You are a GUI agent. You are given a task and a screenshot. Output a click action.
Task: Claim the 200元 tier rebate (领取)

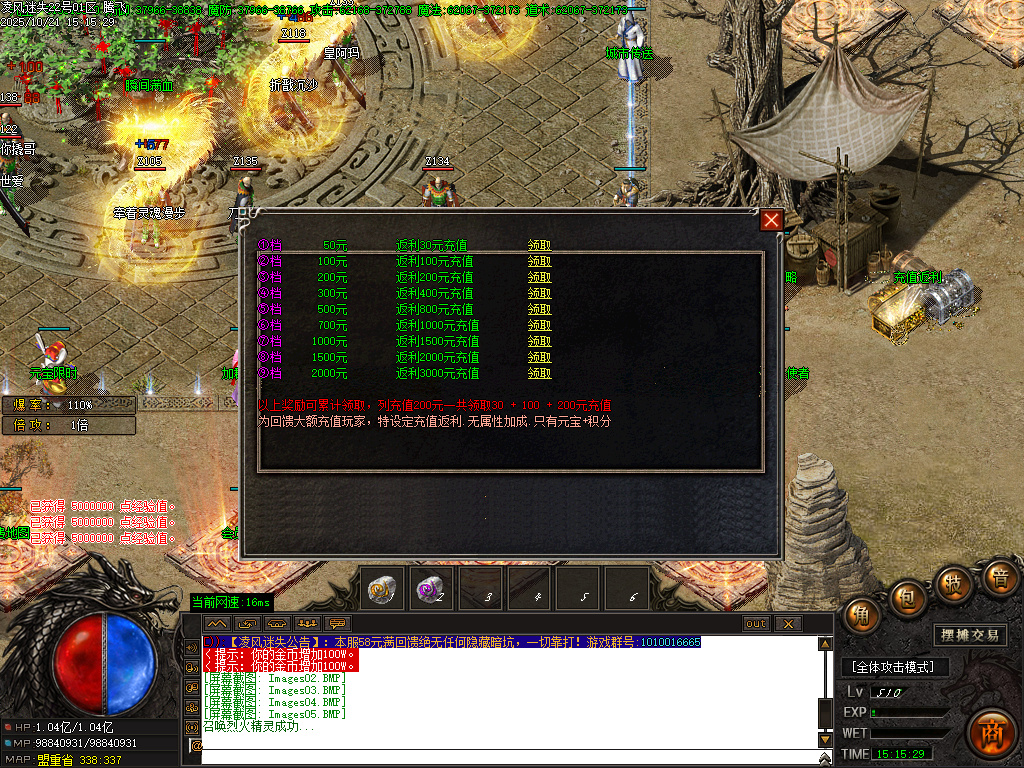[x=540, y=277]
